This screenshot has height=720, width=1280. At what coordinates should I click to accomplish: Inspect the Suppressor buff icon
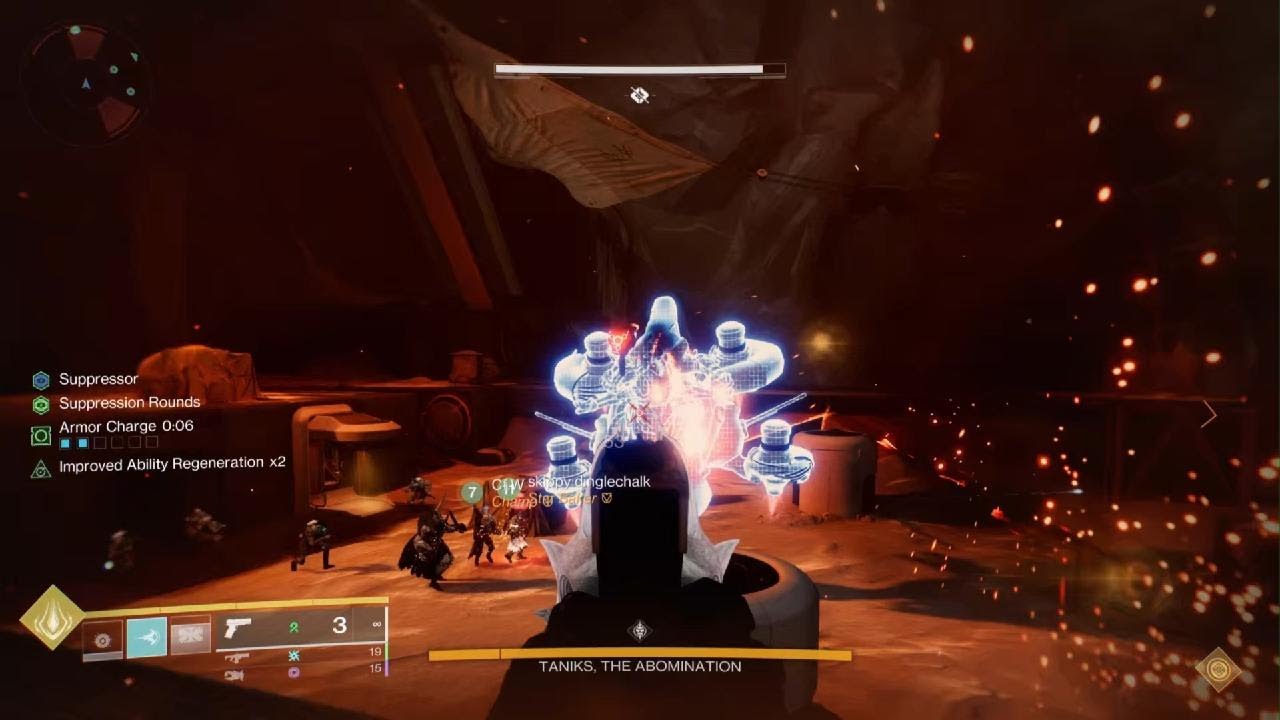click(x=41, y=380)
